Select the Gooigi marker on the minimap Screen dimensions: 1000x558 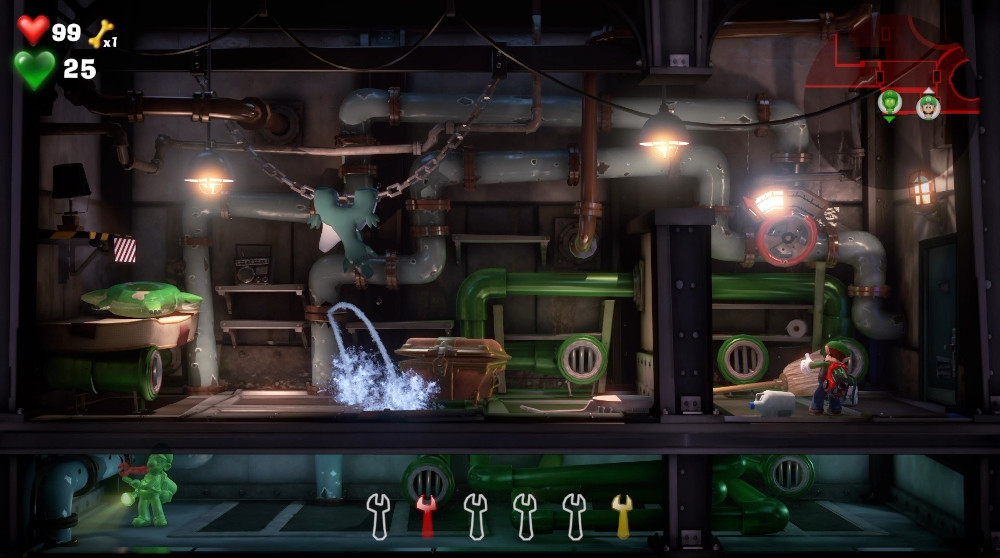click(889, 102)
